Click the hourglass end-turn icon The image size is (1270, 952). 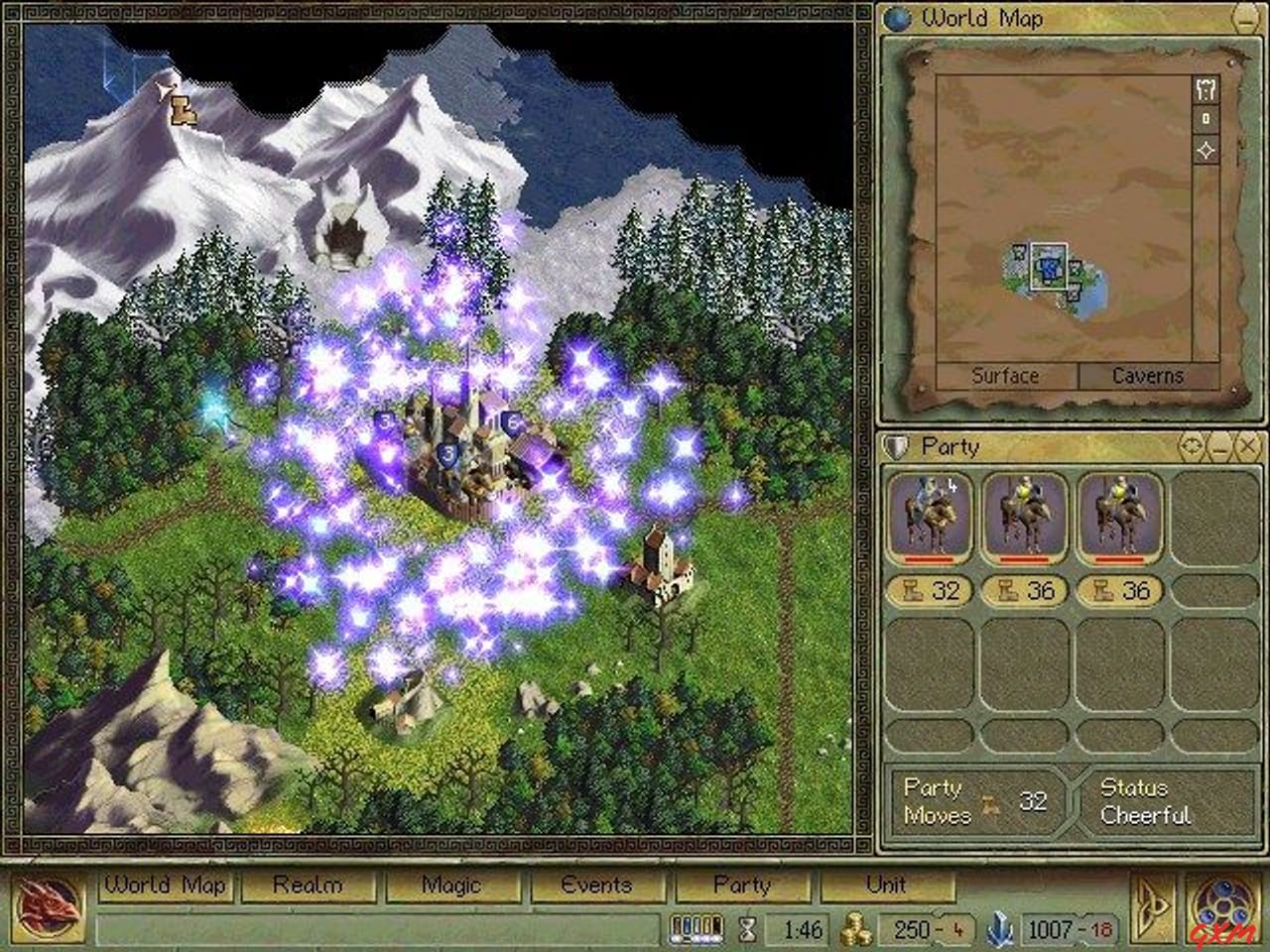(747, 930)
